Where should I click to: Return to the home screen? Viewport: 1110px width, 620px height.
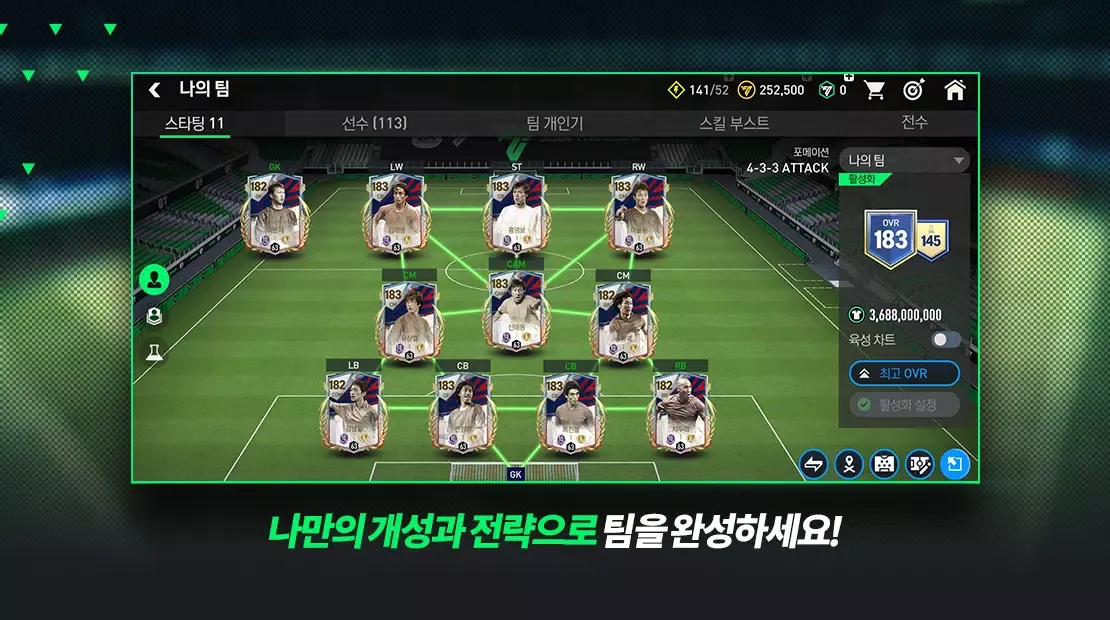click(x=955, y=90)
